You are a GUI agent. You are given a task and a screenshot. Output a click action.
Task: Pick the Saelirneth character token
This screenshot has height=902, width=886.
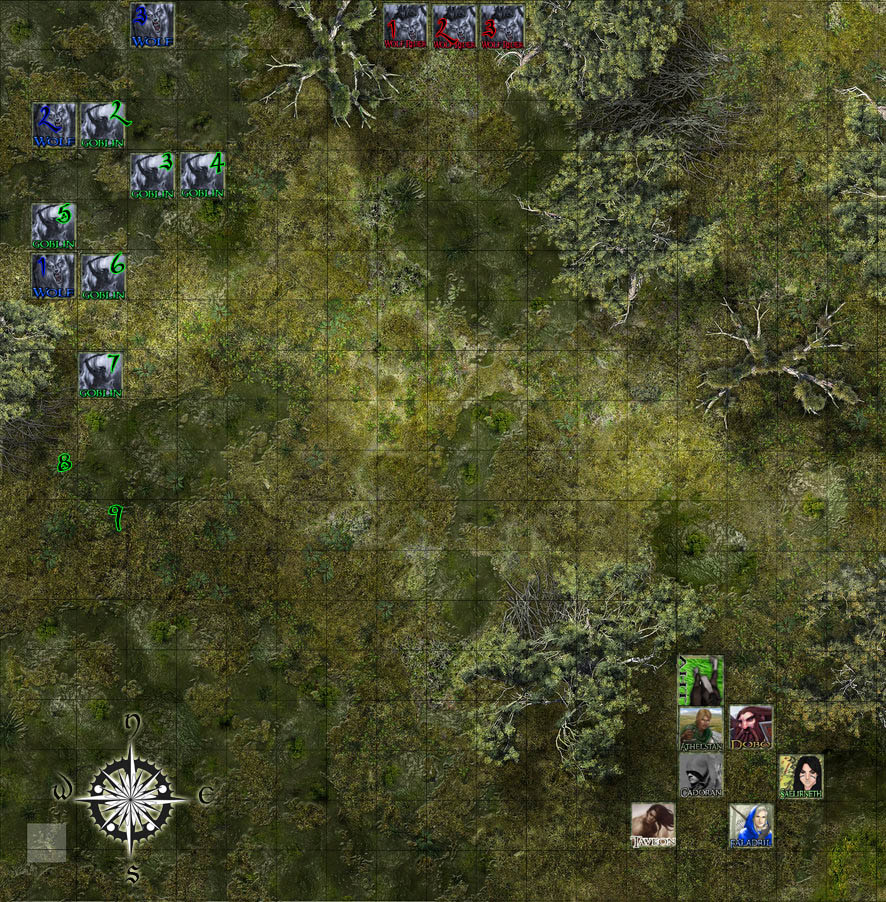click(x=801, y=776)
